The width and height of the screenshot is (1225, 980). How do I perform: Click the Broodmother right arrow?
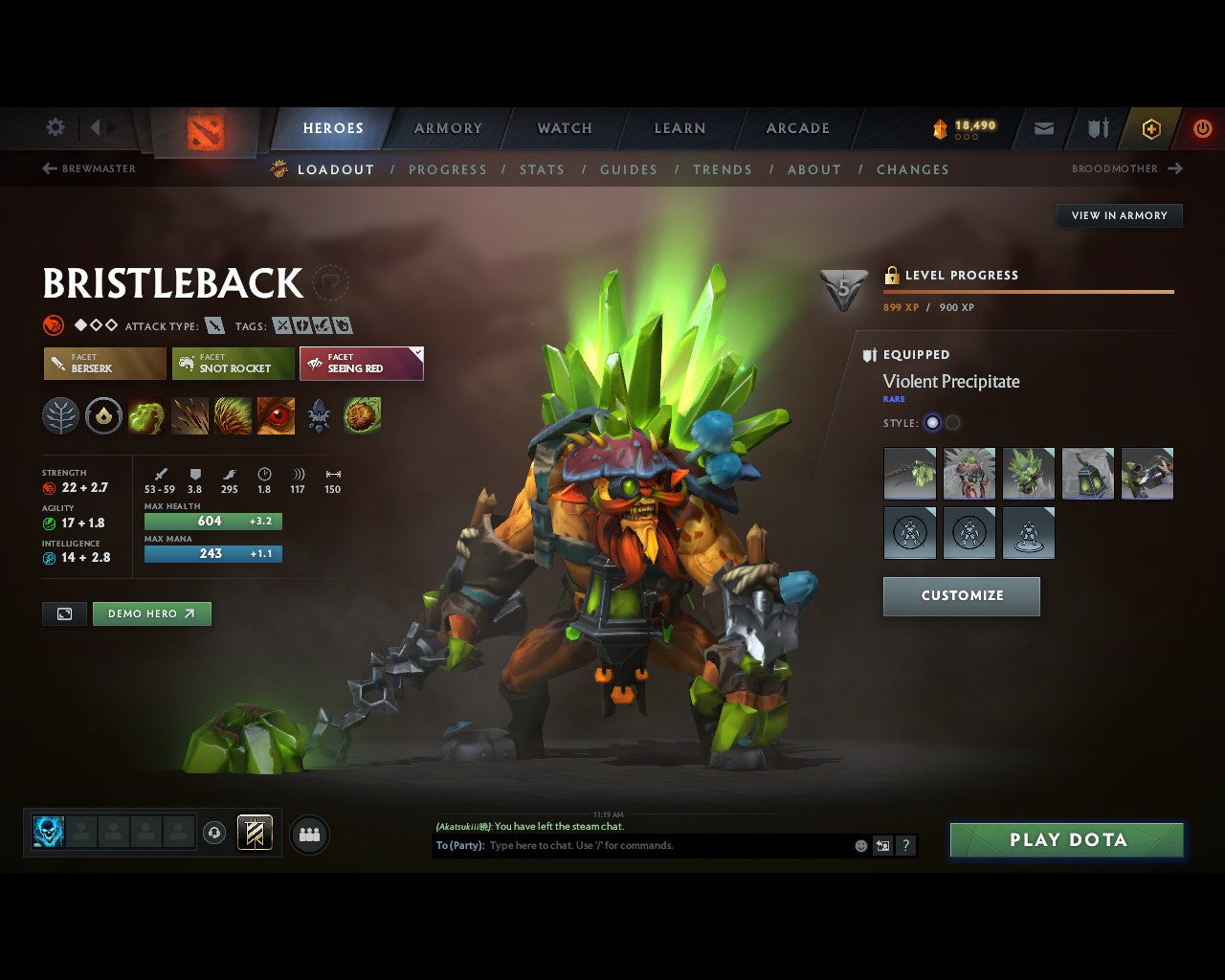click(x=1175, y=168)
